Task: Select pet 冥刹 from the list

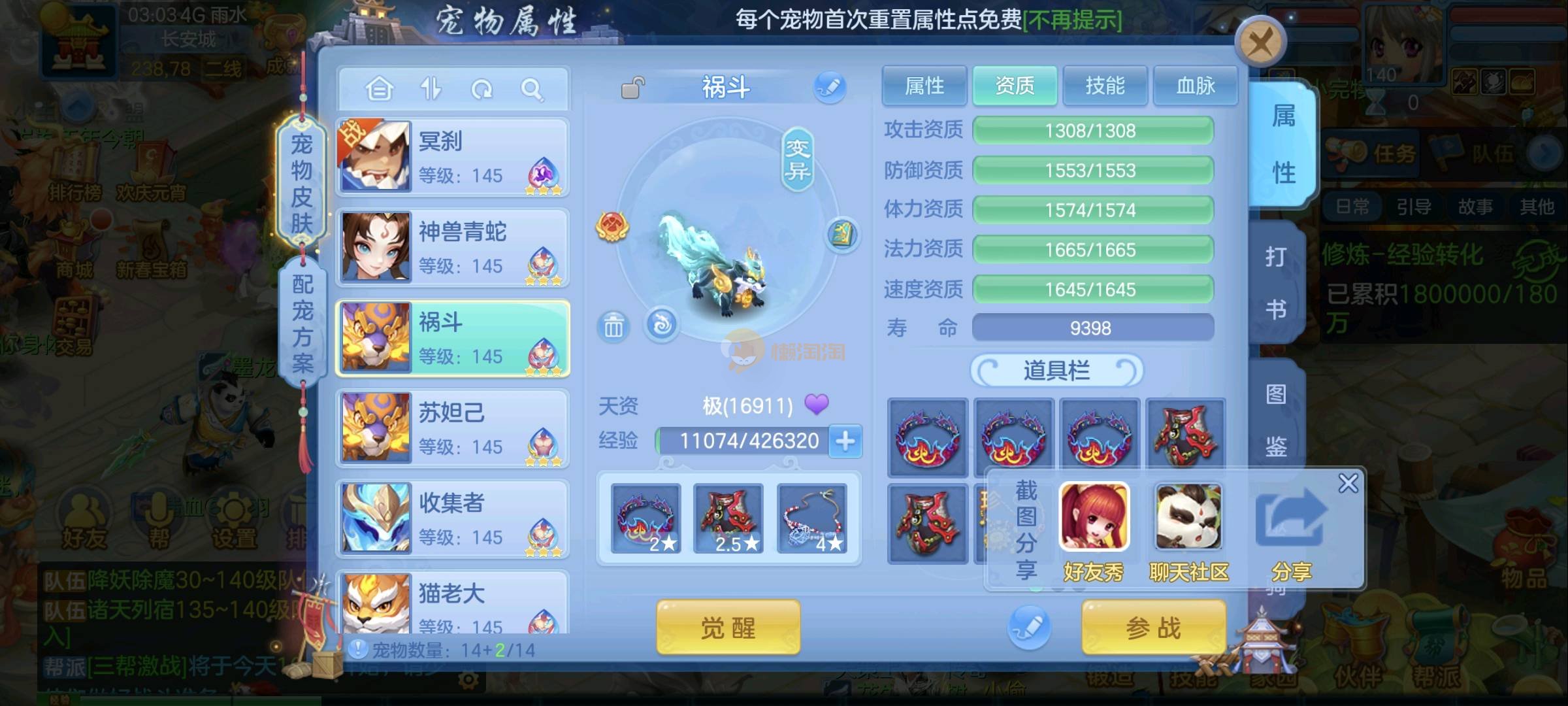Action: pyautogui.click(x=452, y=157)
